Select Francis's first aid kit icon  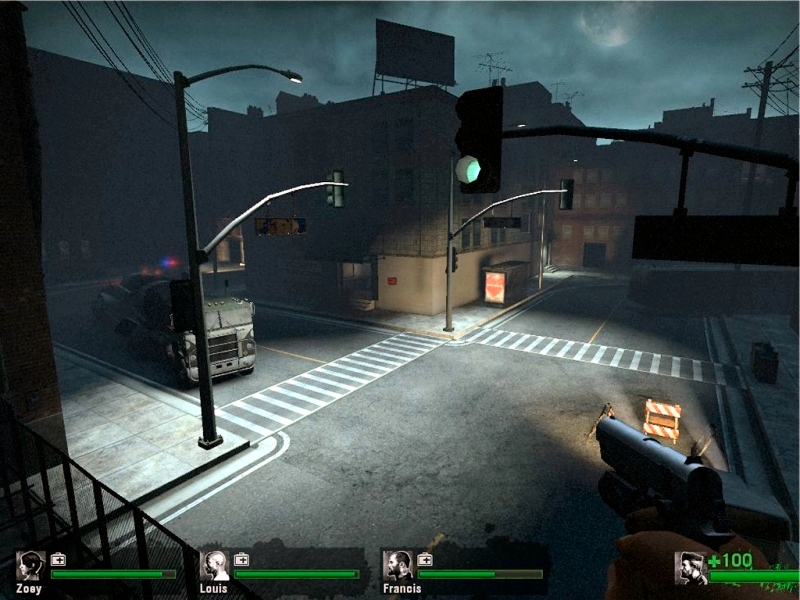click(425, 559)
